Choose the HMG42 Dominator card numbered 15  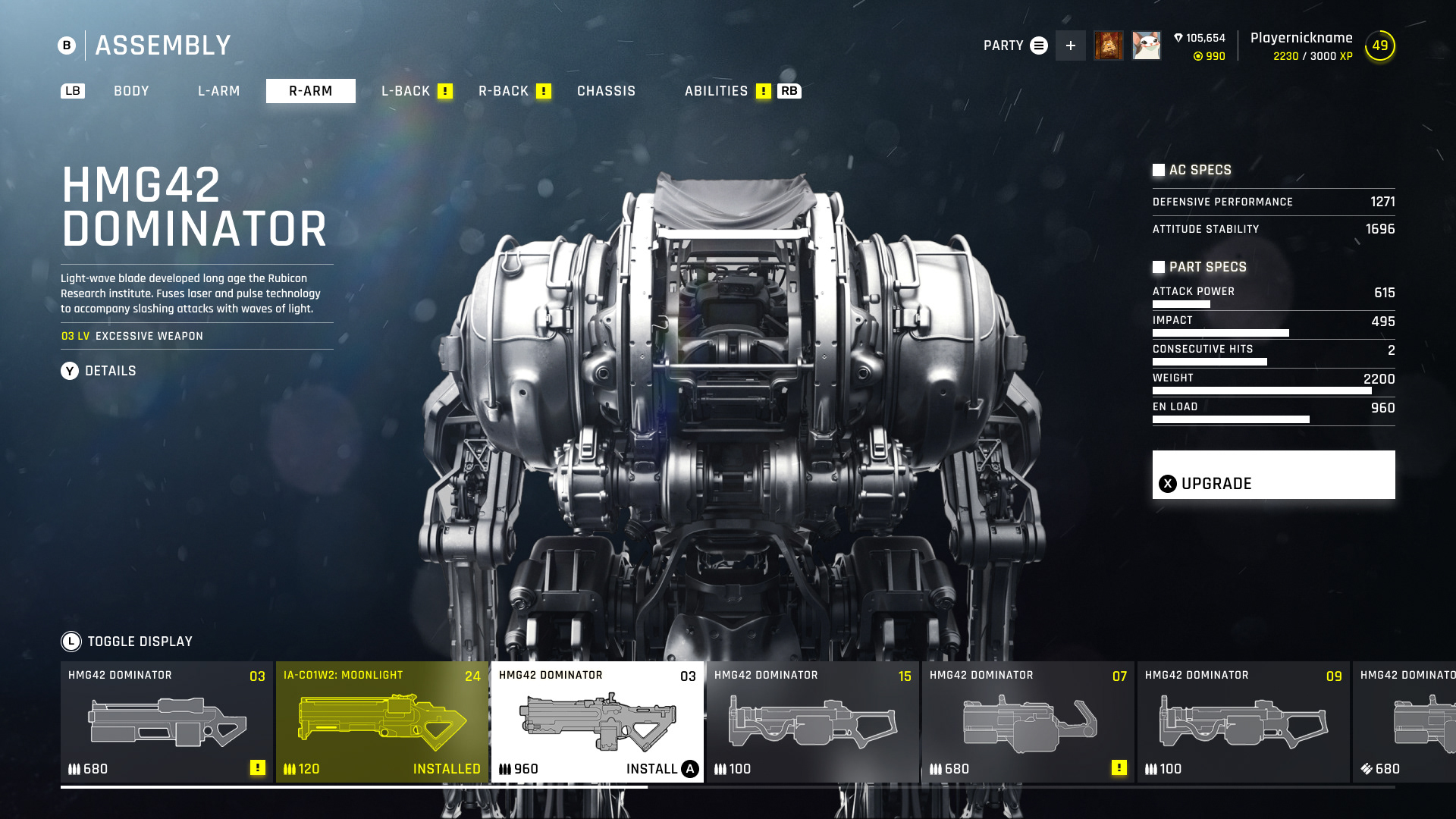click(x=812, y=721)
